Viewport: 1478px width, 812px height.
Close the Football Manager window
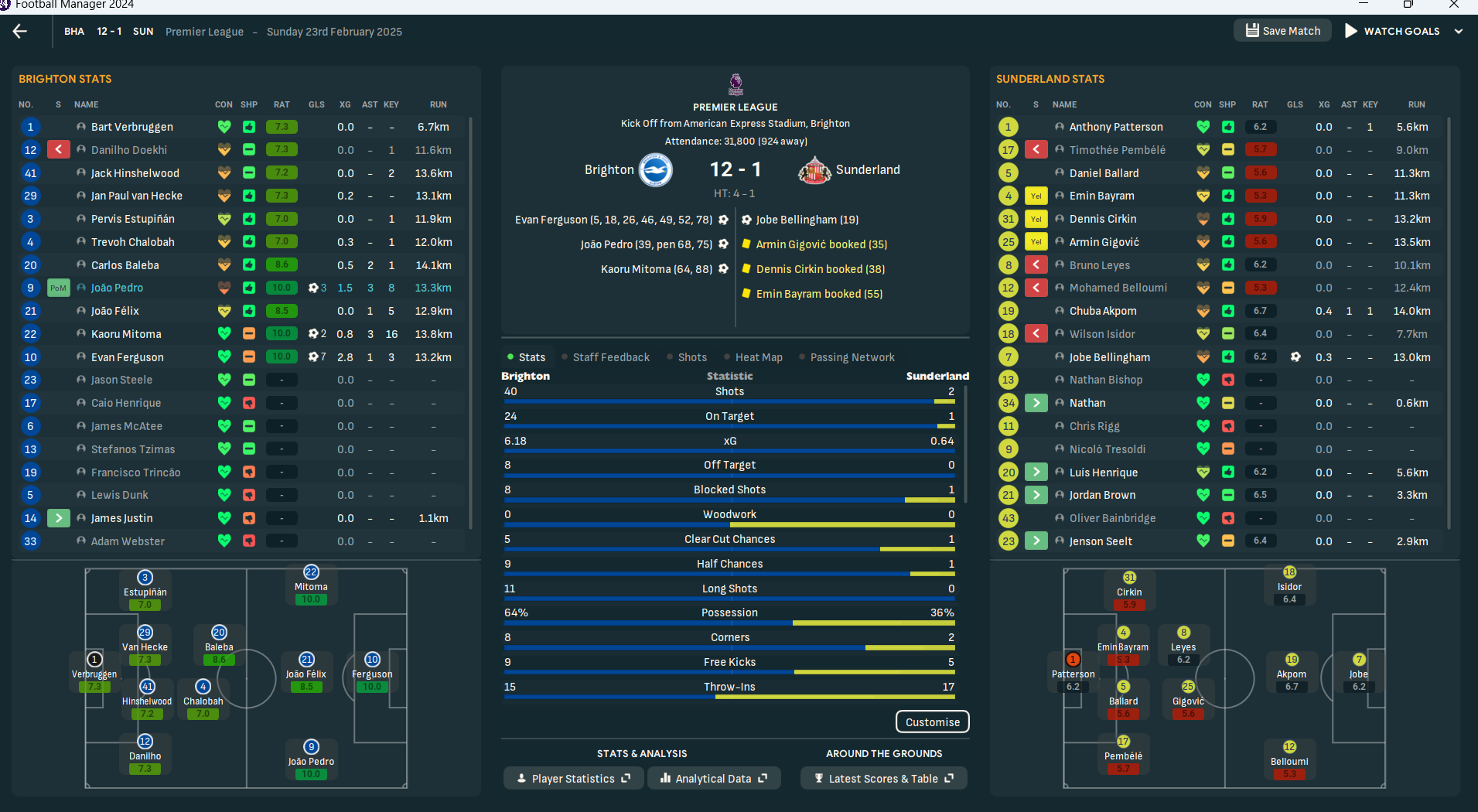point(1454,5)
